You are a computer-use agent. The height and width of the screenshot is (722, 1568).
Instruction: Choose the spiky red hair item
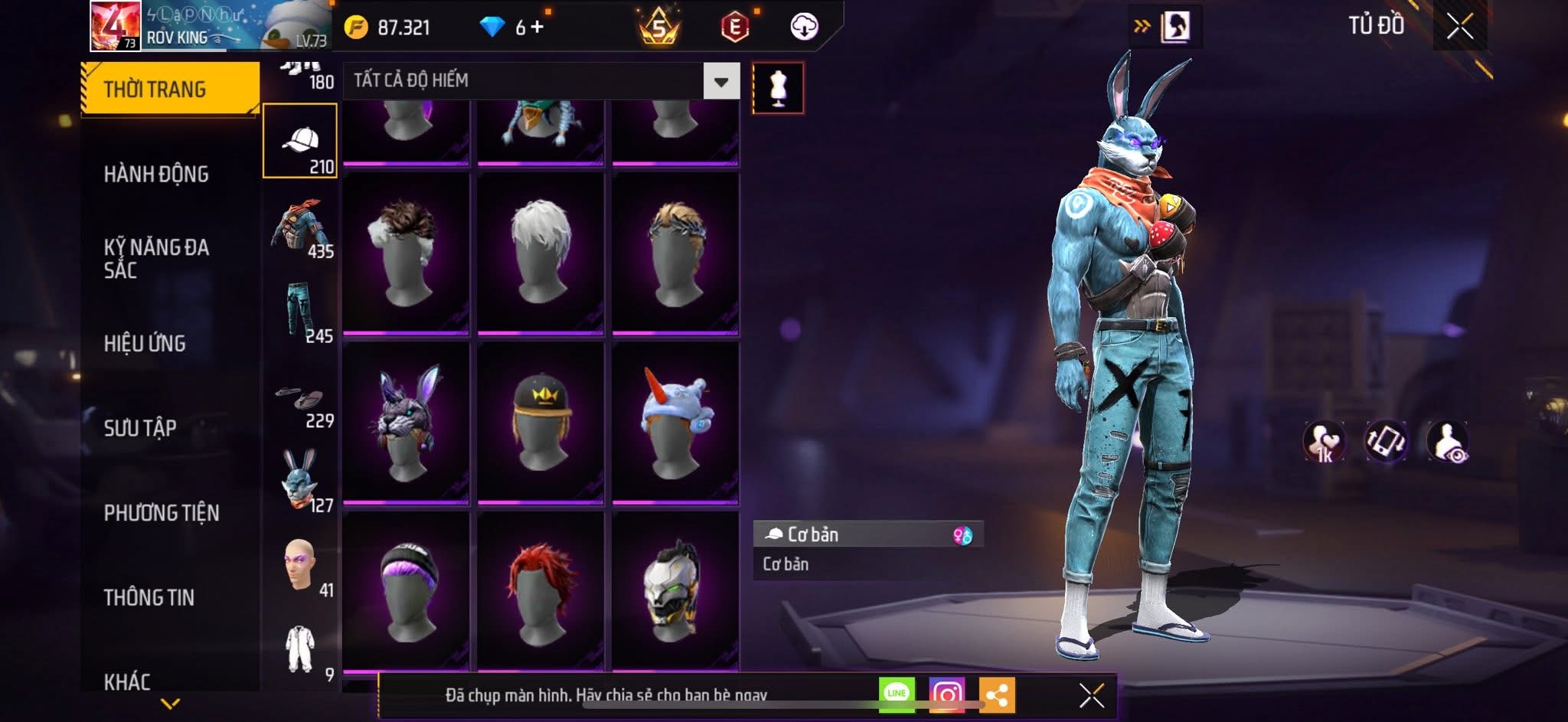541,591
